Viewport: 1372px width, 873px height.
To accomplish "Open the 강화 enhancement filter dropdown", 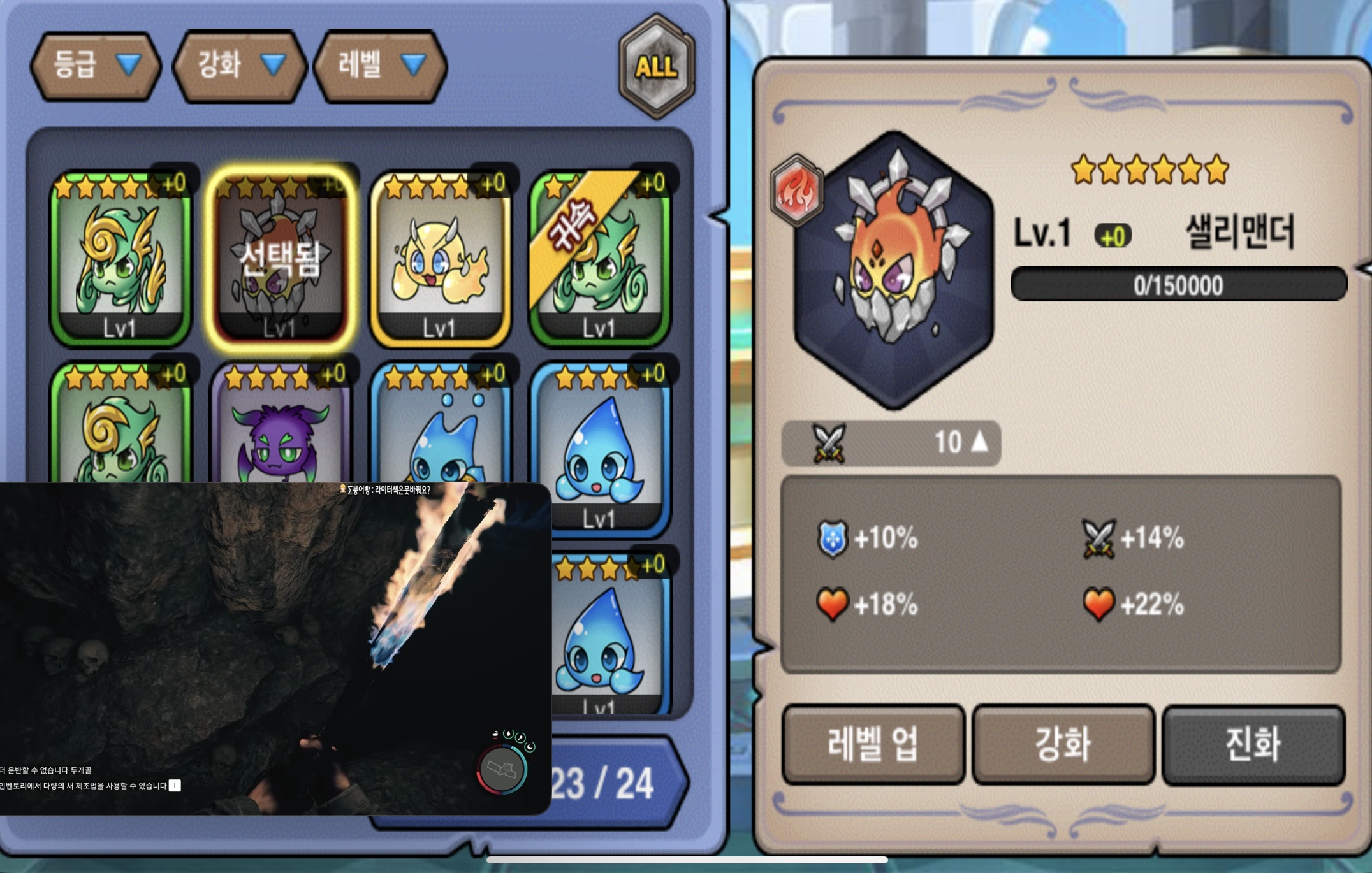I will (x=240, y=66).
